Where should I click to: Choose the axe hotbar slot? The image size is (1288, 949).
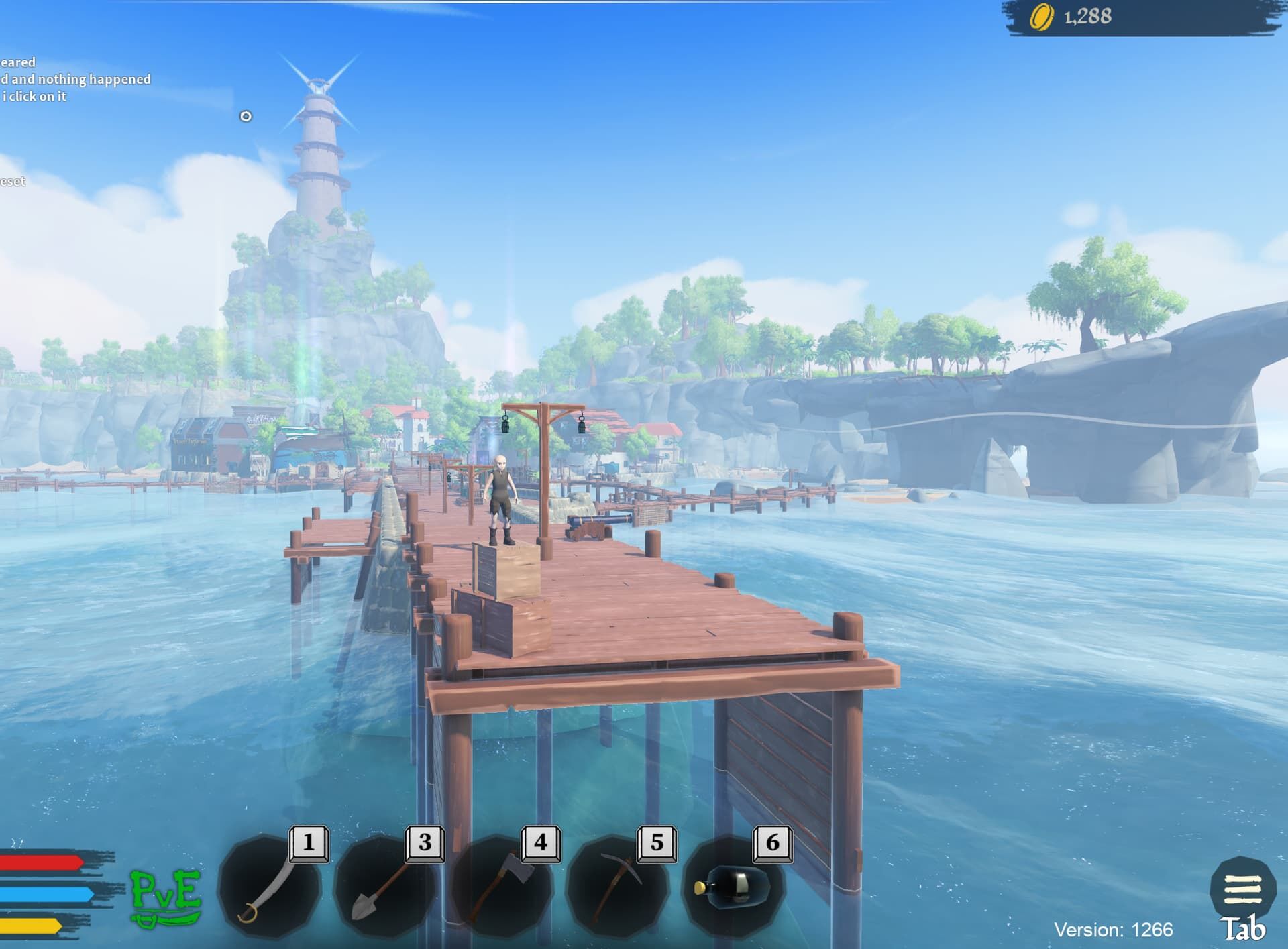(x=502, y=887)
